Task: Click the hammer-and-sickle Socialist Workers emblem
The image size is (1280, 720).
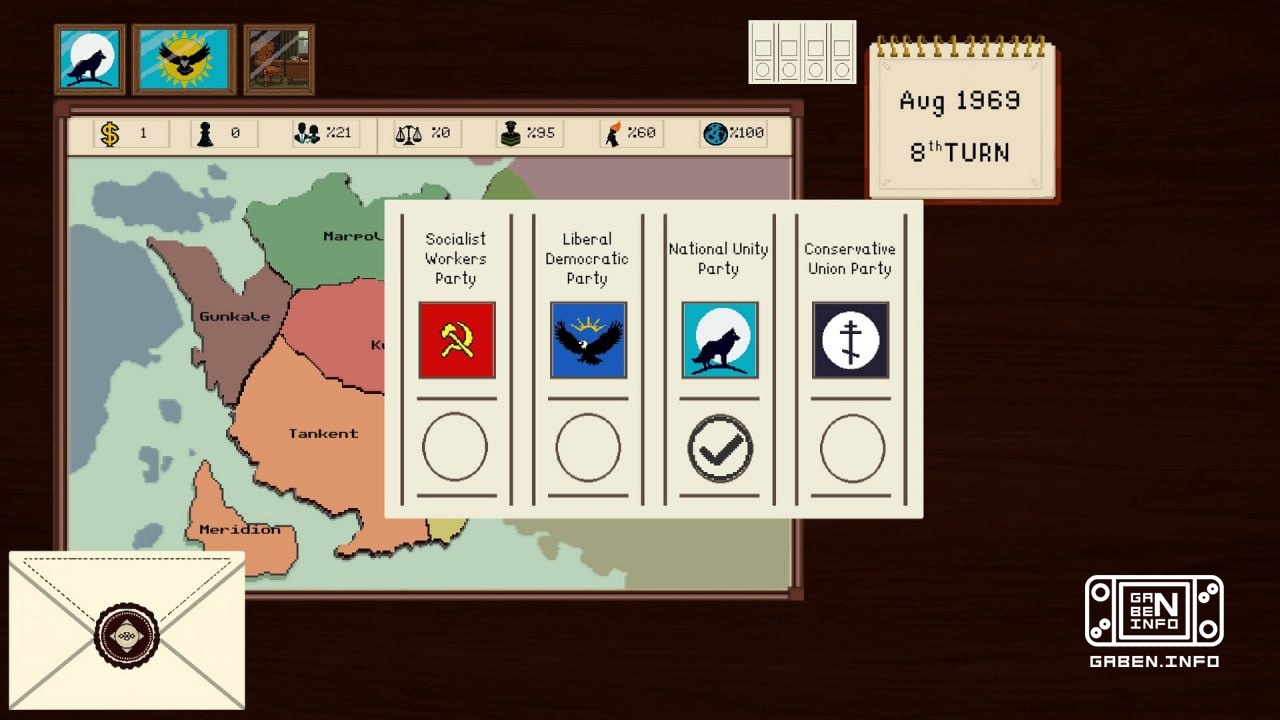Action: tap(457, 341)
